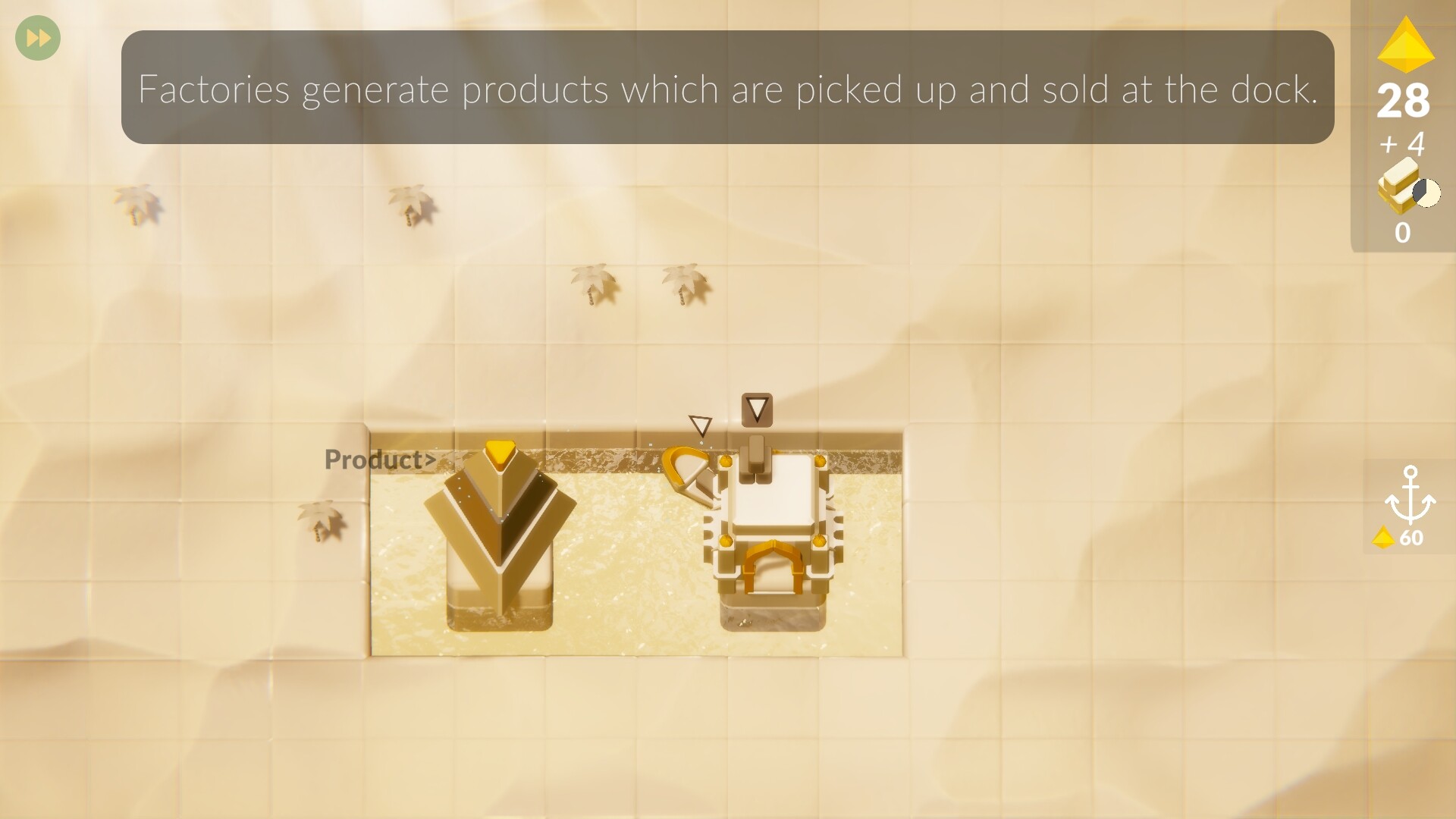Click the outlined triangle near the boat

pyautogui.click(x=700, y=425)
